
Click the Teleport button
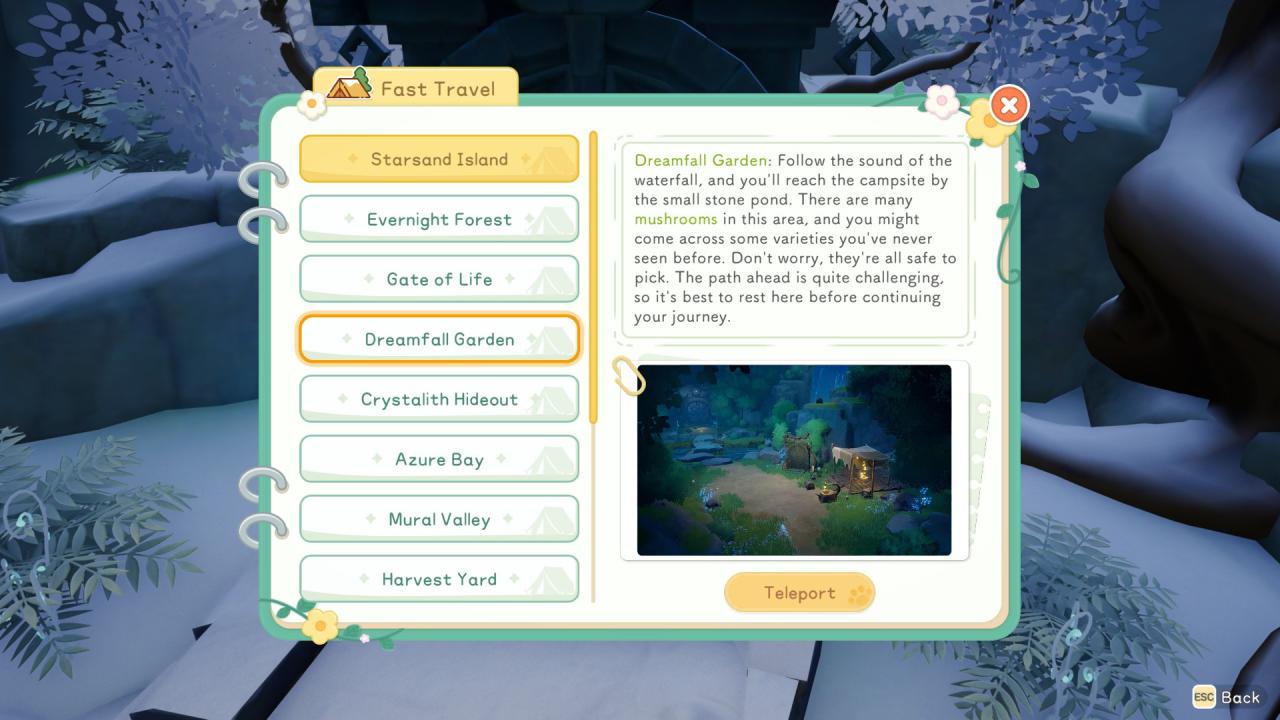click(799, 593)
